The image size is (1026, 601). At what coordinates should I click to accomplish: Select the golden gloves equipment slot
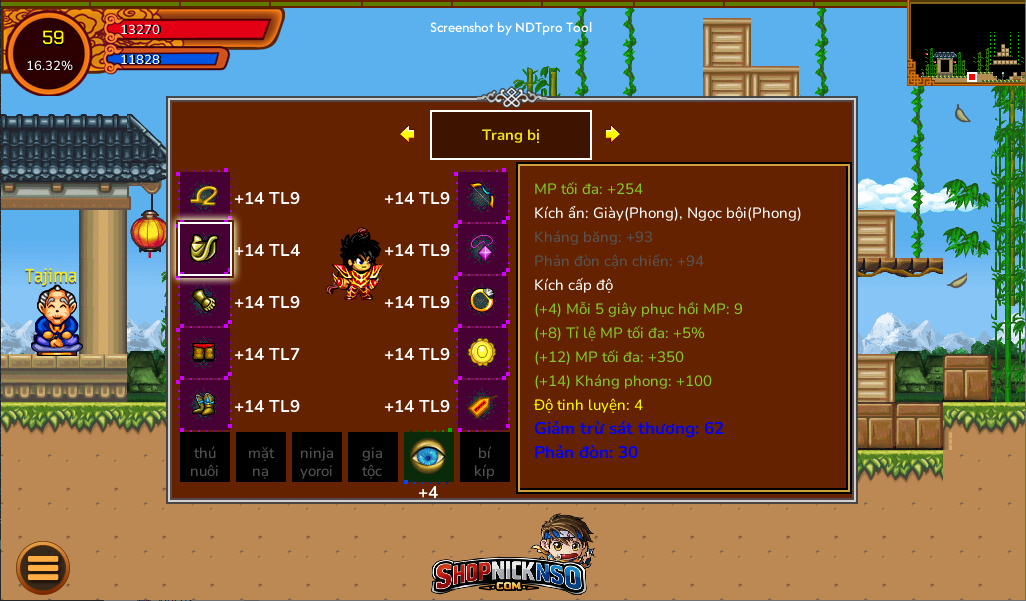tap(205, 302)
